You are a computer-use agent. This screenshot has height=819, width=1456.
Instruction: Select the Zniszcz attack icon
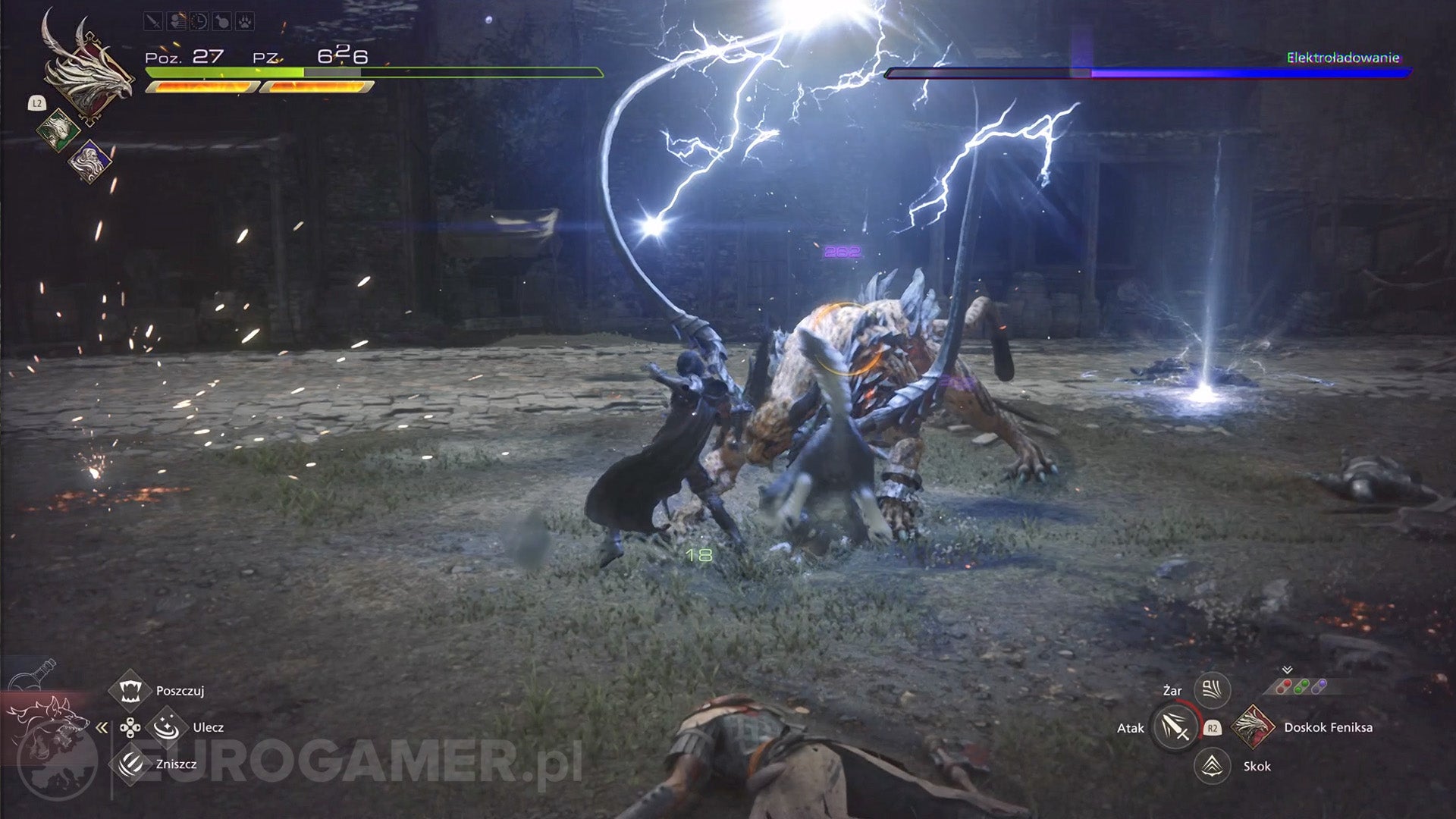pos(130,764)
